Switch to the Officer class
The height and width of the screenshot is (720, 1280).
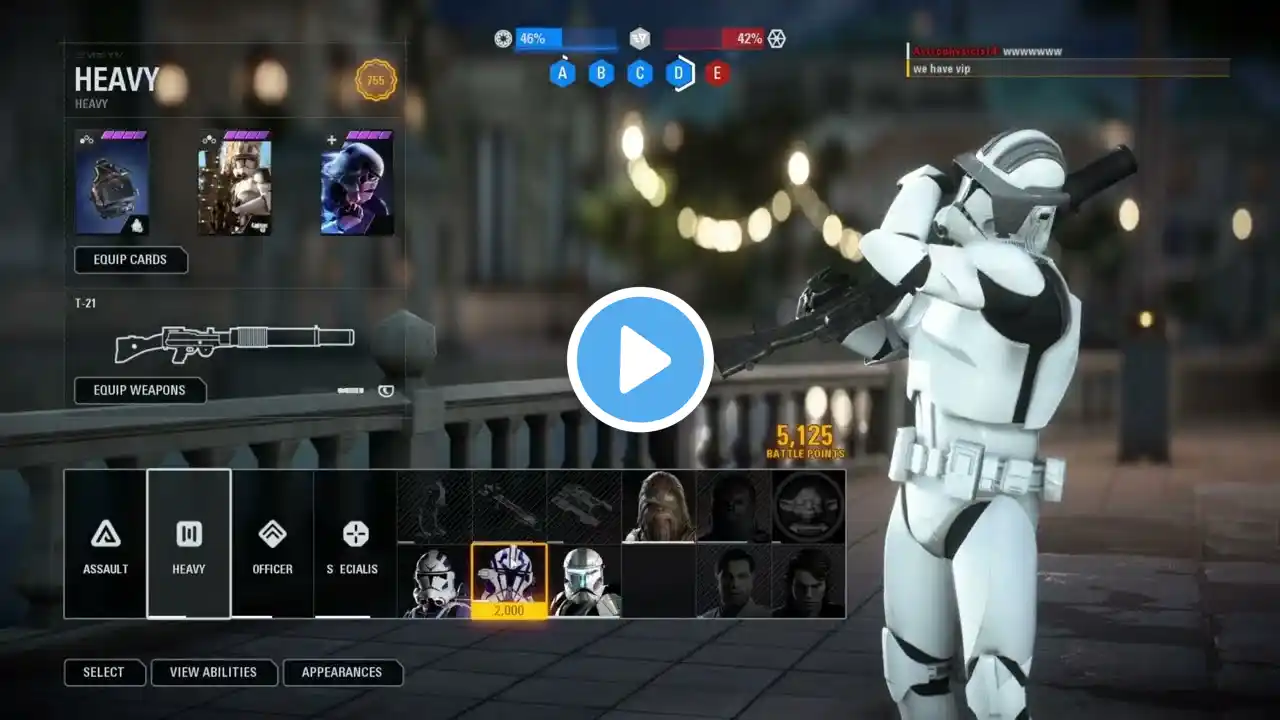click(x=272, y=543)
